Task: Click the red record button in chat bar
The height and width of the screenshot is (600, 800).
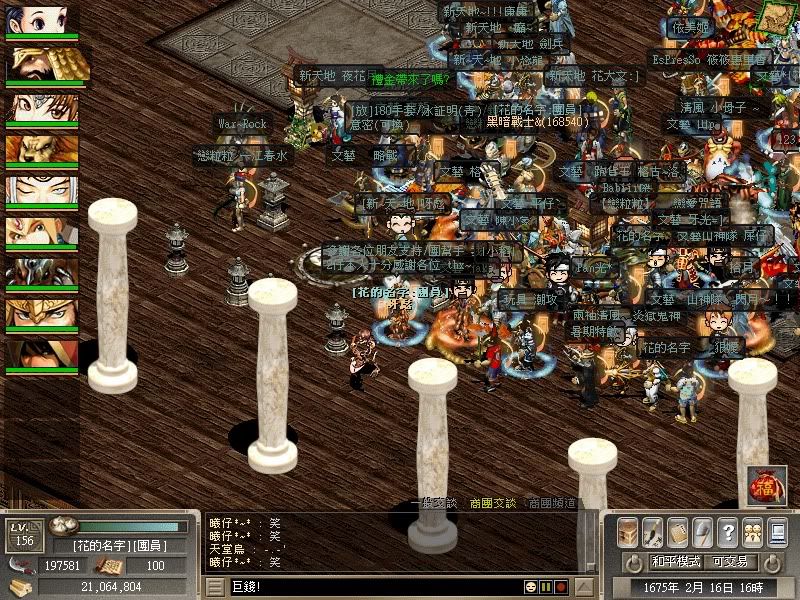Action: tap(561, 586)
